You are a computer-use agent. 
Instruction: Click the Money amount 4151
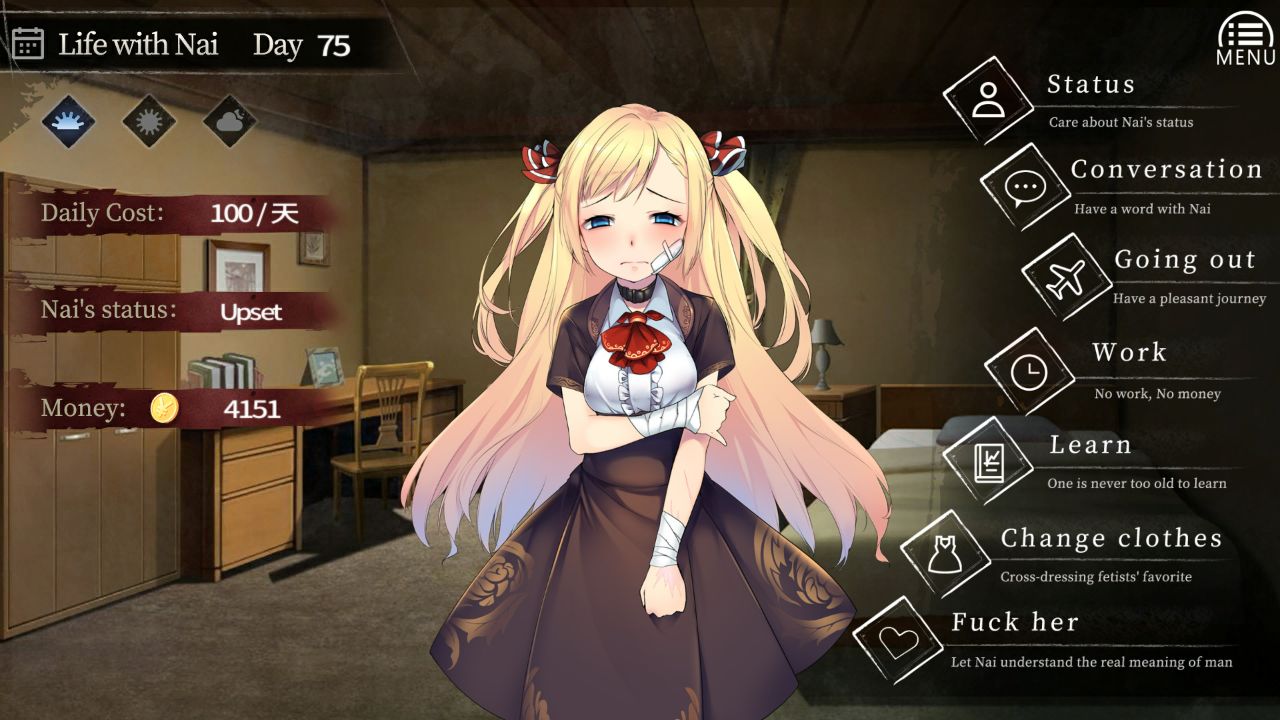pyautogui.click(x=251, y=408)
